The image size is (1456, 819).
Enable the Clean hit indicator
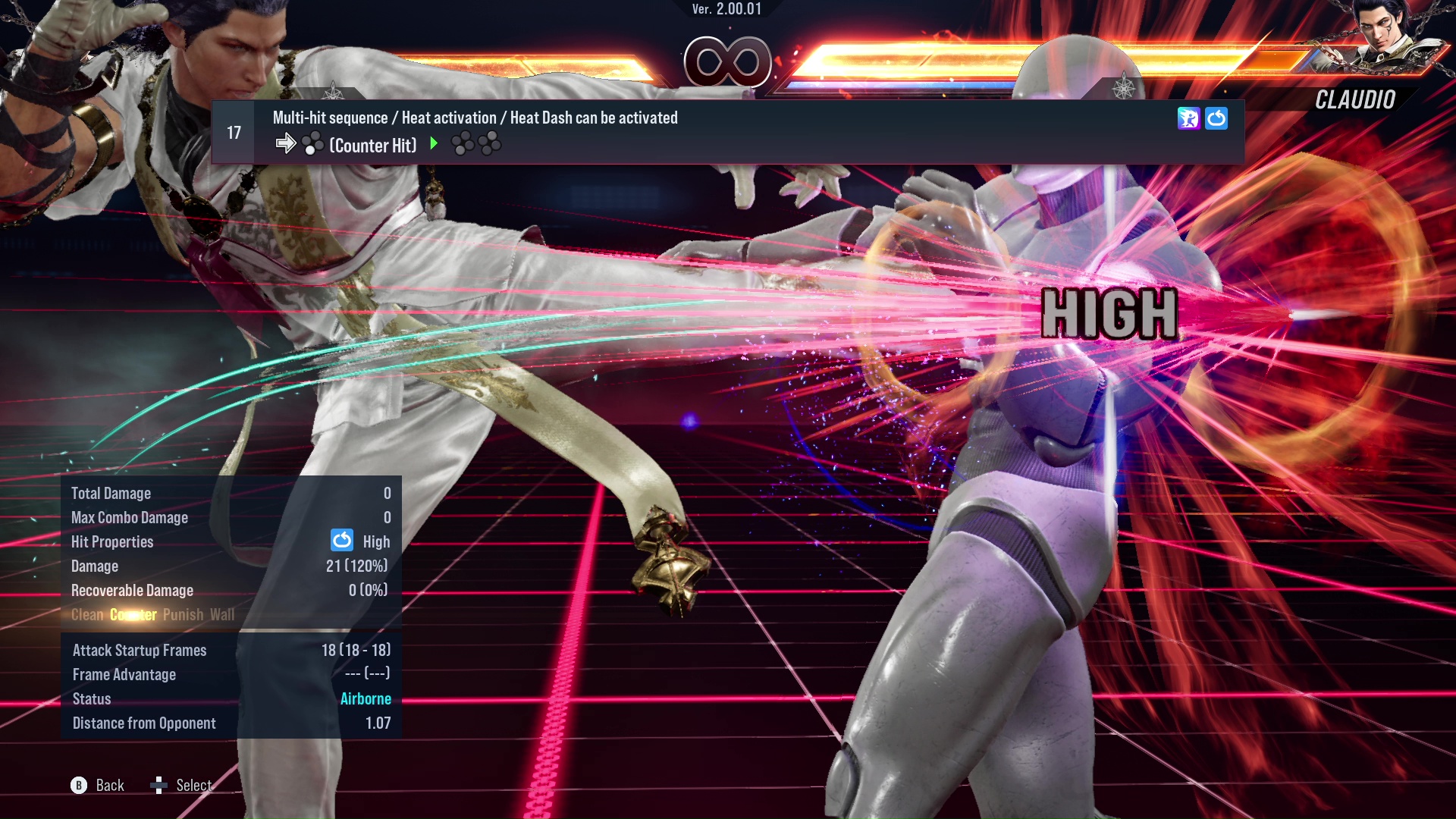pos(86,614)
